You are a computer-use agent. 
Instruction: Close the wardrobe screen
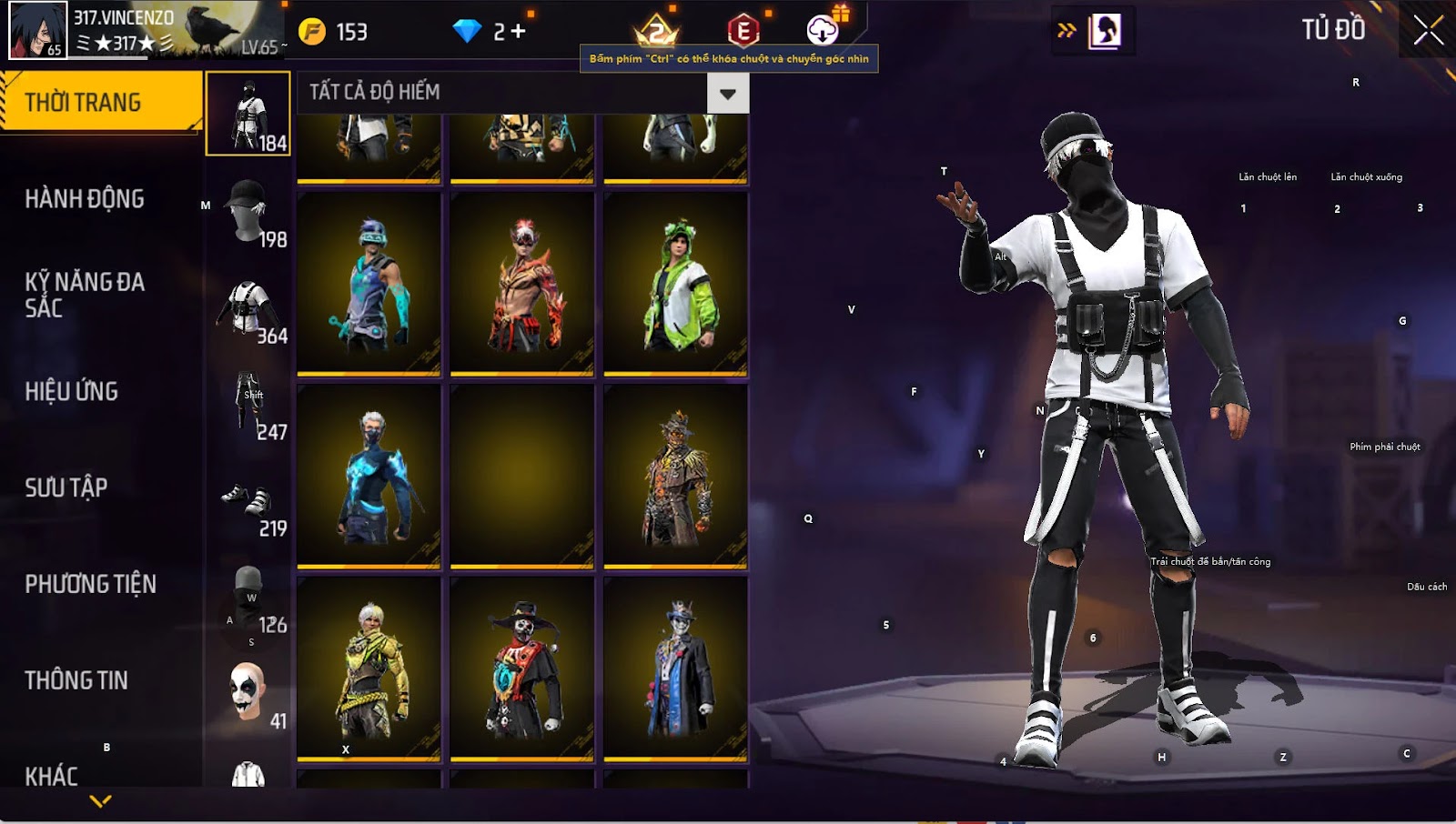point(1428,30)
